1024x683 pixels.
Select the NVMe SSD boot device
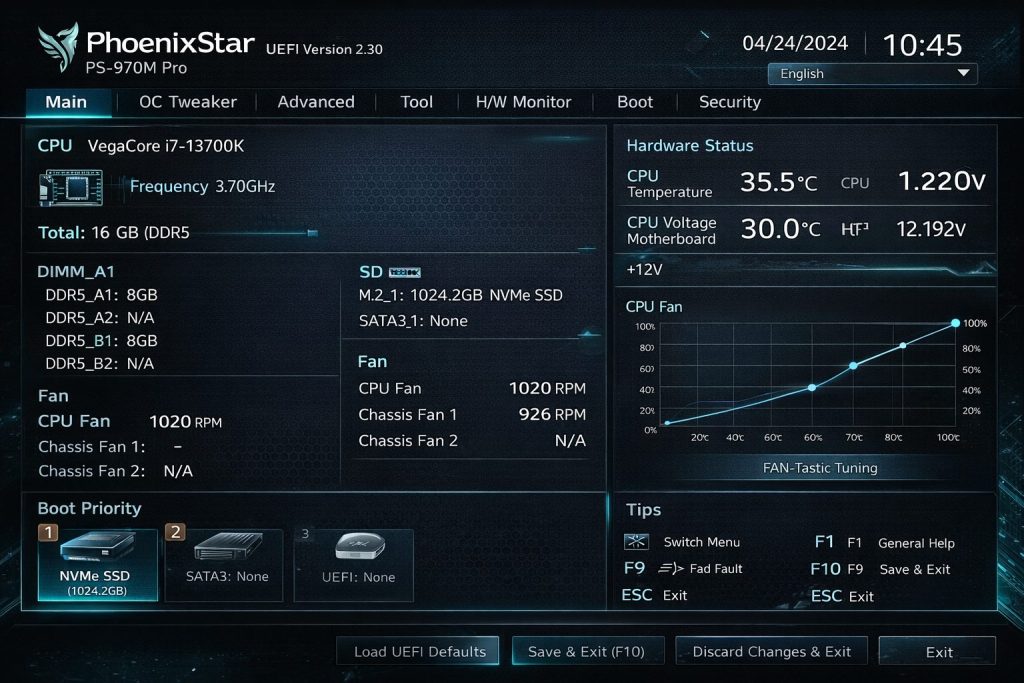click(98, 565)
